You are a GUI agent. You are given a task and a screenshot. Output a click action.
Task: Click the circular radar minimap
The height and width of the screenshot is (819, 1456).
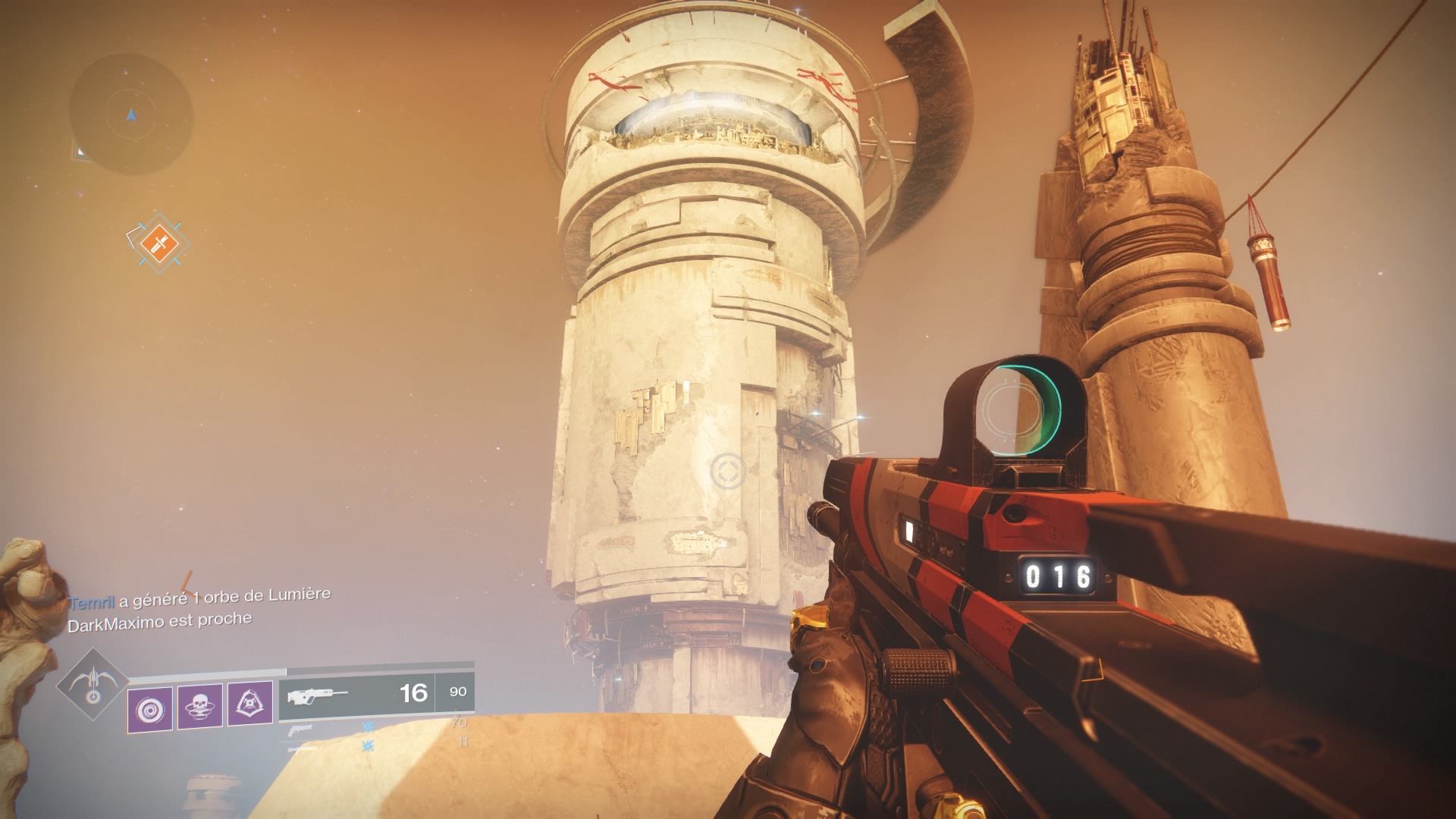(130, 114)
